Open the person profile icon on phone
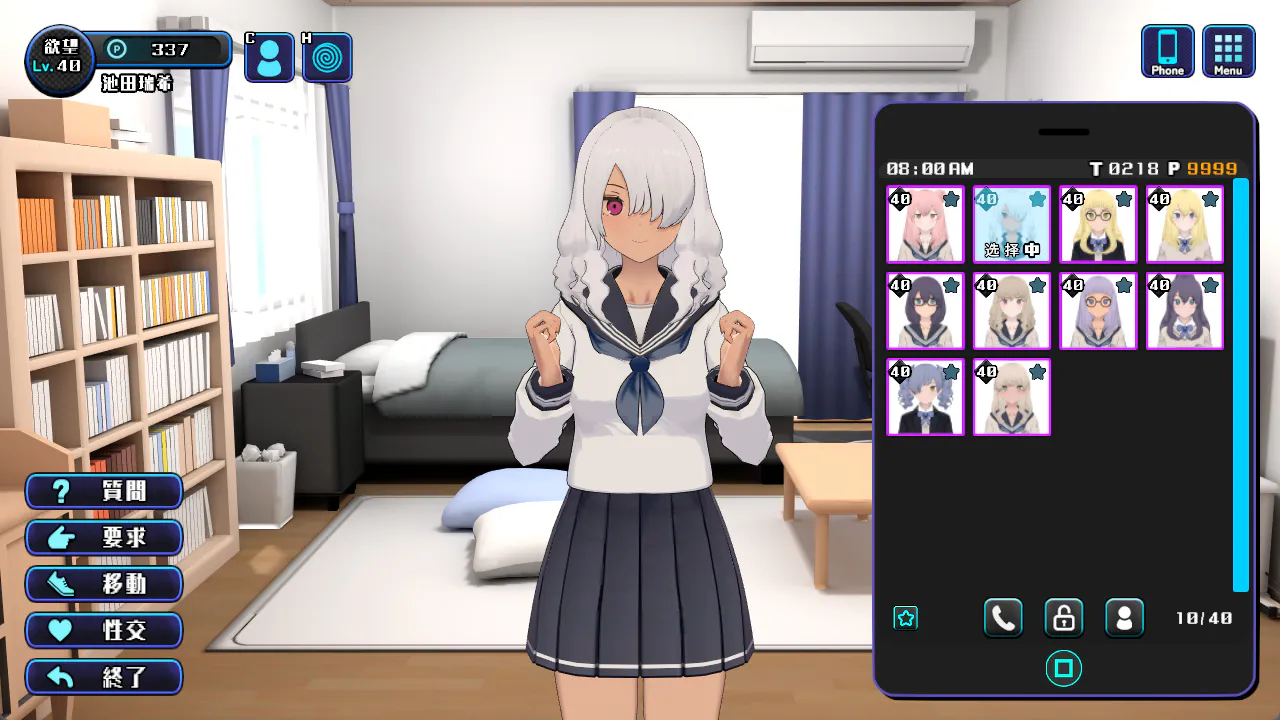The height and width of the screenshot is (720, 1280). click(x=1124, y=618)
